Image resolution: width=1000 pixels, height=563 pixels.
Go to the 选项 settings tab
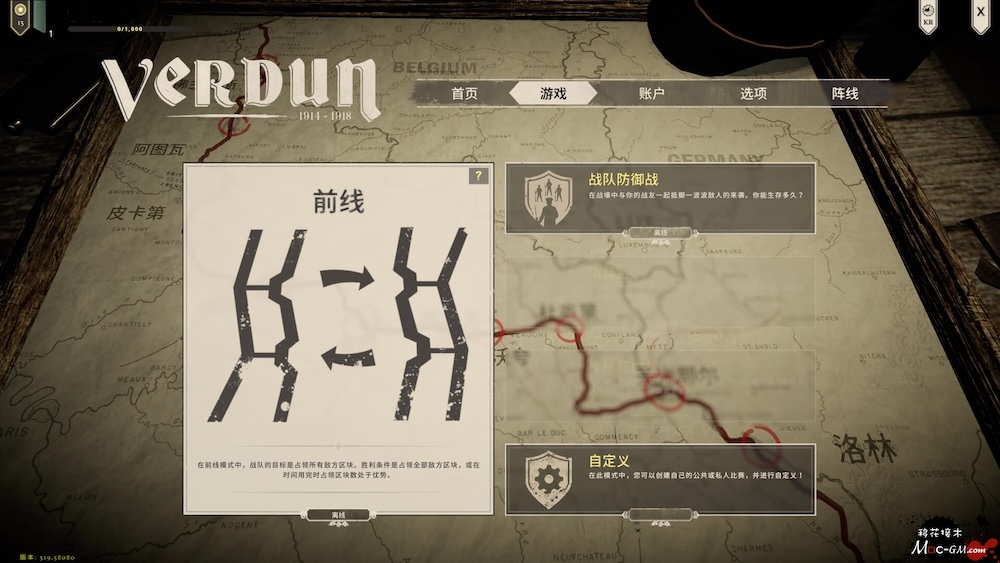coord(753,93)
